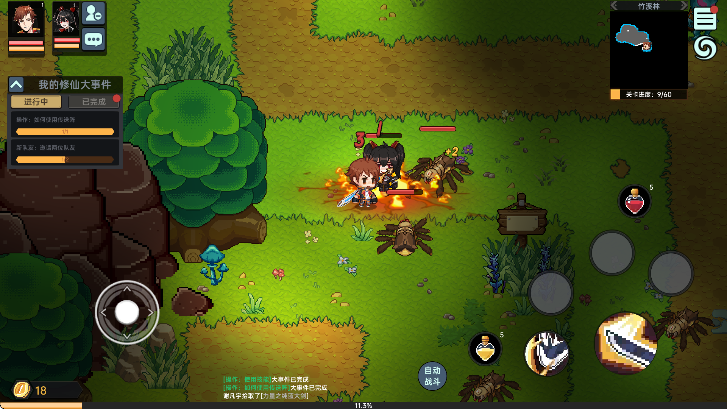Screen dimensions: 727x409
Task: Tap the virtual joystick knob
Action: pyautogui.click(x=127, y=312)
